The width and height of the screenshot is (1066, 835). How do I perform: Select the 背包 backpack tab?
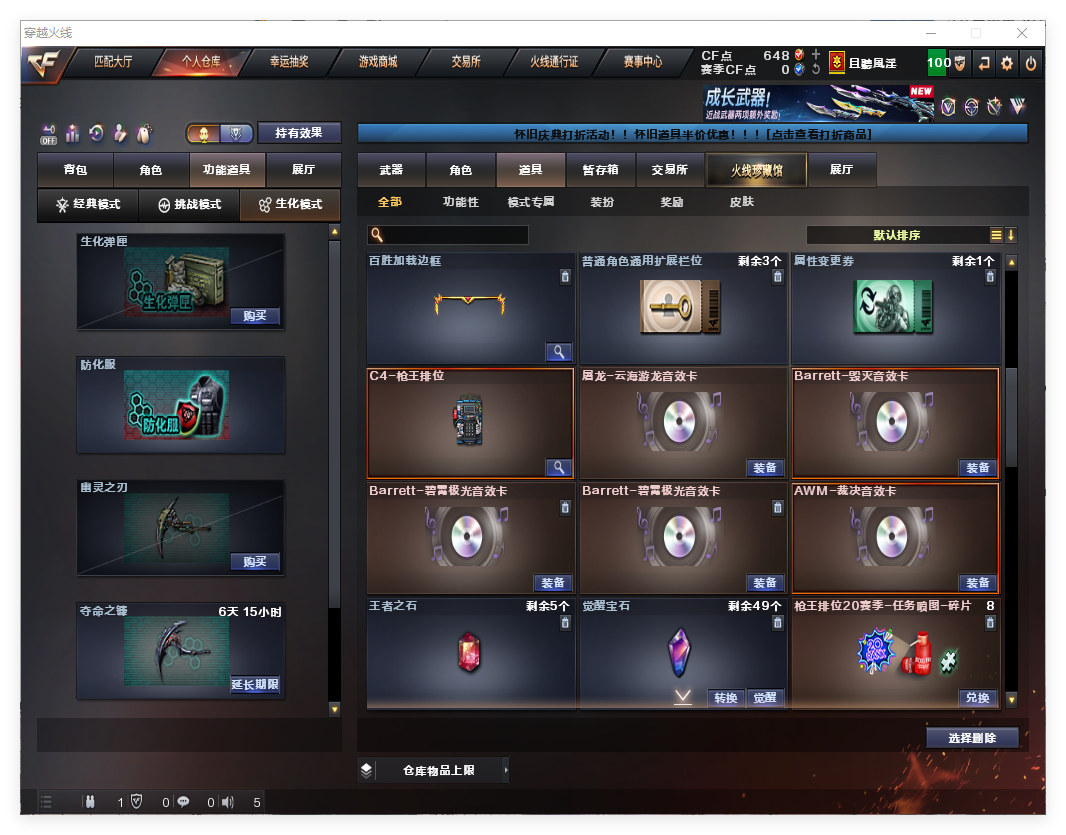[75, 171]
